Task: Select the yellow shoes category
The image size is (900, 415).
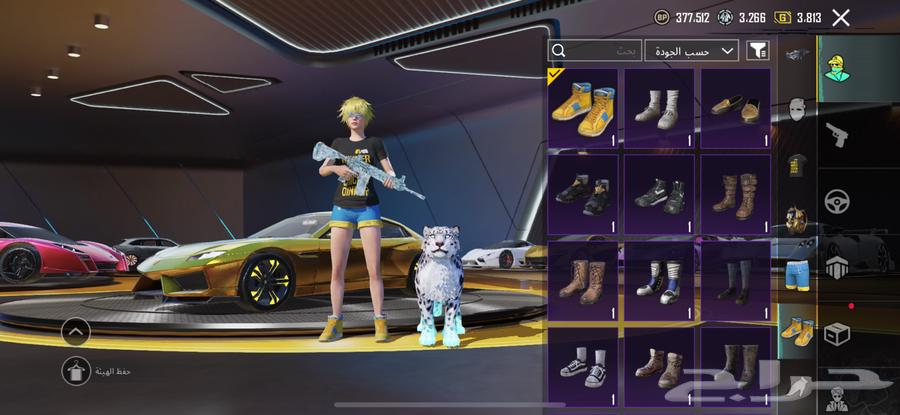Action: point(797,329)
